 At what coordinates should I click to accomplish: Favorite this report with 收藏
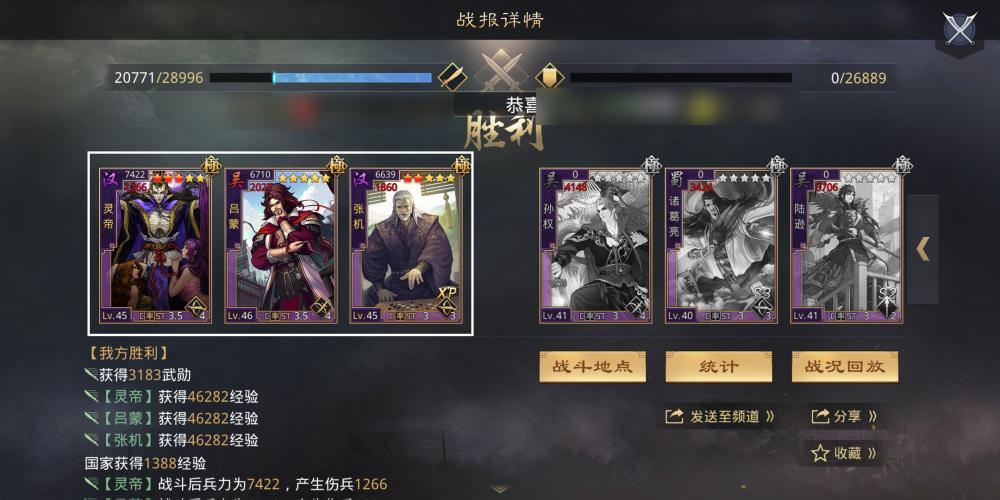point(845,453)
